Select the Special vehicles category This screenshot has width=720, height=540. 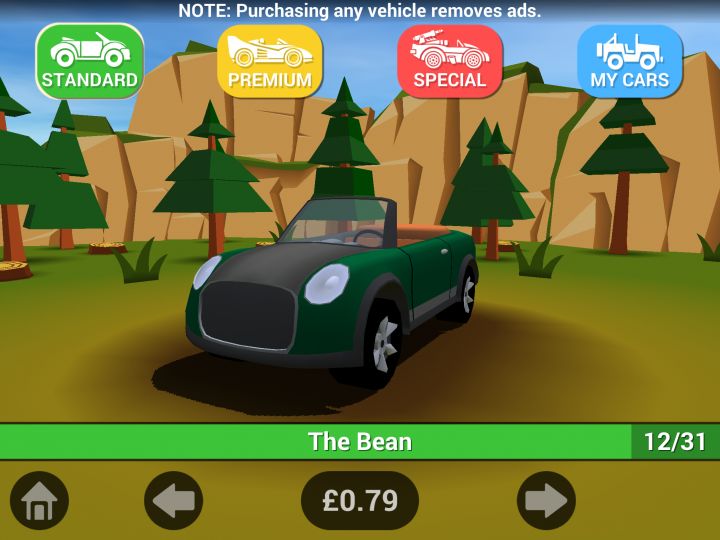450,61
